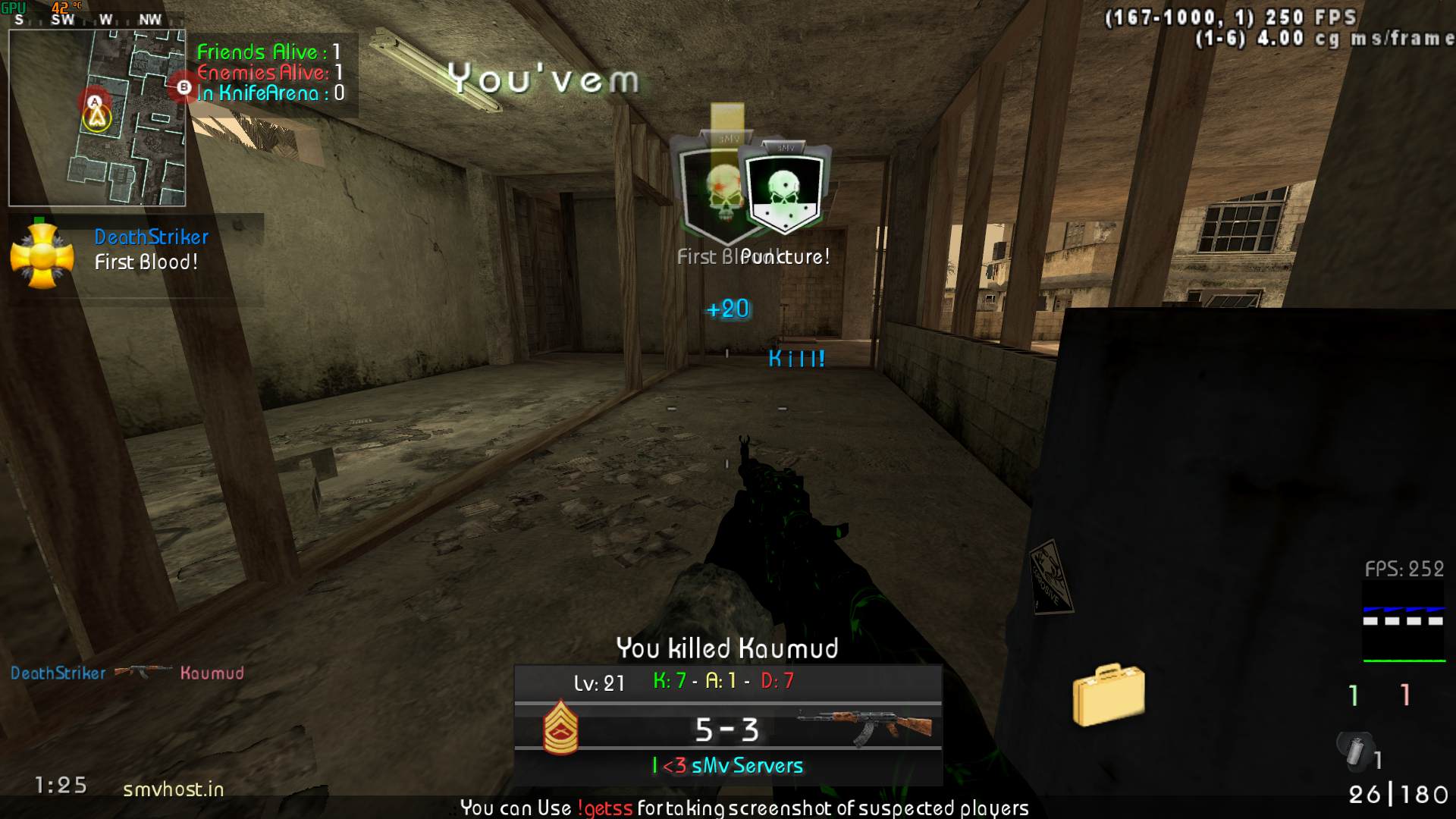The height and width of the screenshot is (819, 1456).
Task: Click the sergeant rank insignia icon
Action: (x=560, y=727)
